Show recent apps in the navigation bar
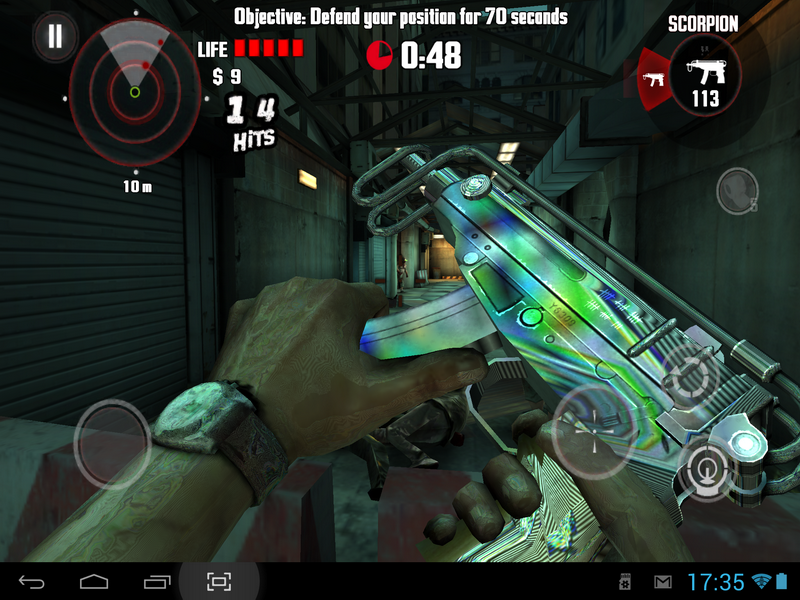This screenshot has width=800, height=600. (x=157, y=581)
